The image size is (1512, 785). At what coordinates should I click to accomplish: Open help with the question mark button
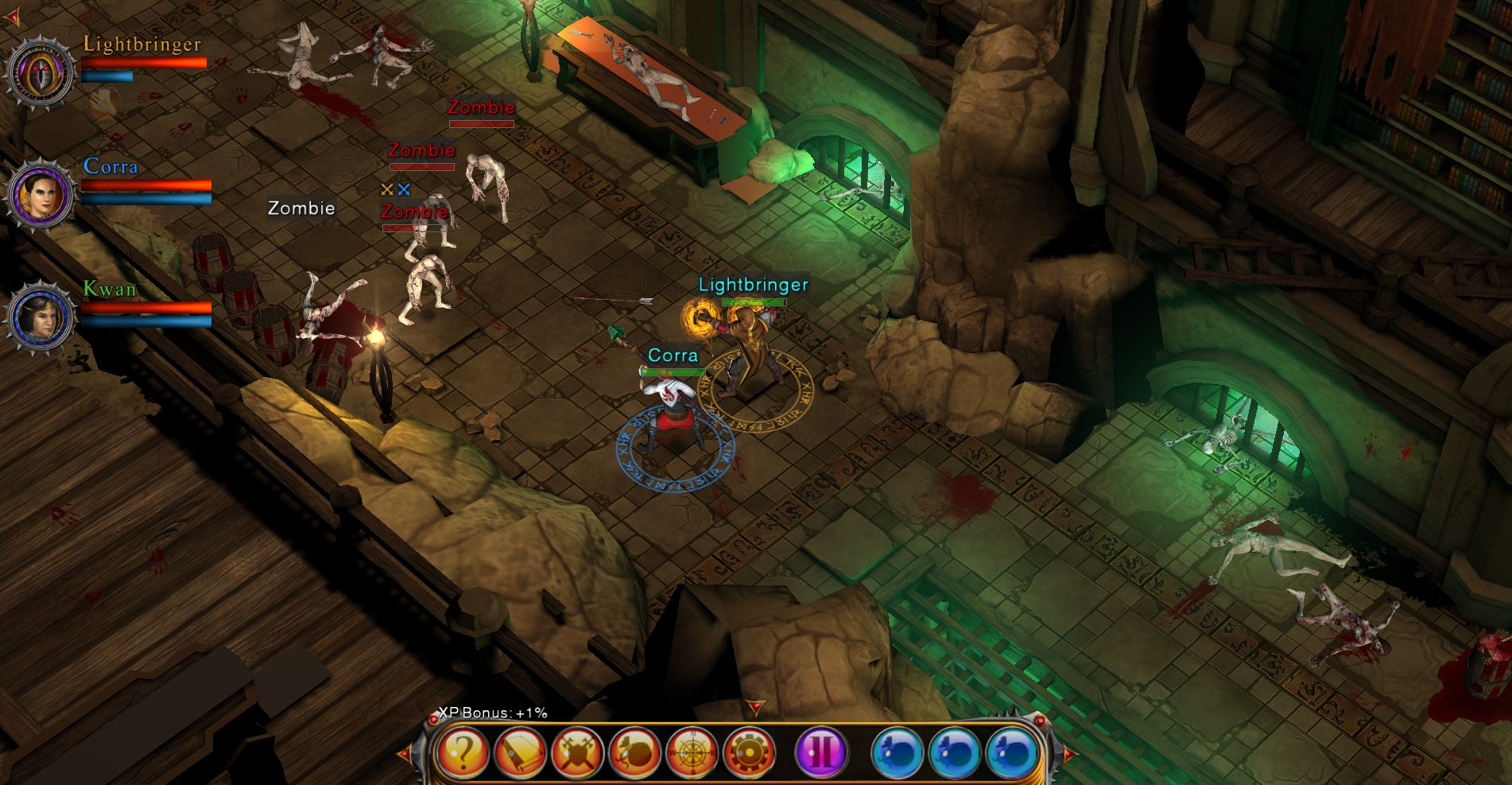click(462, 752)
